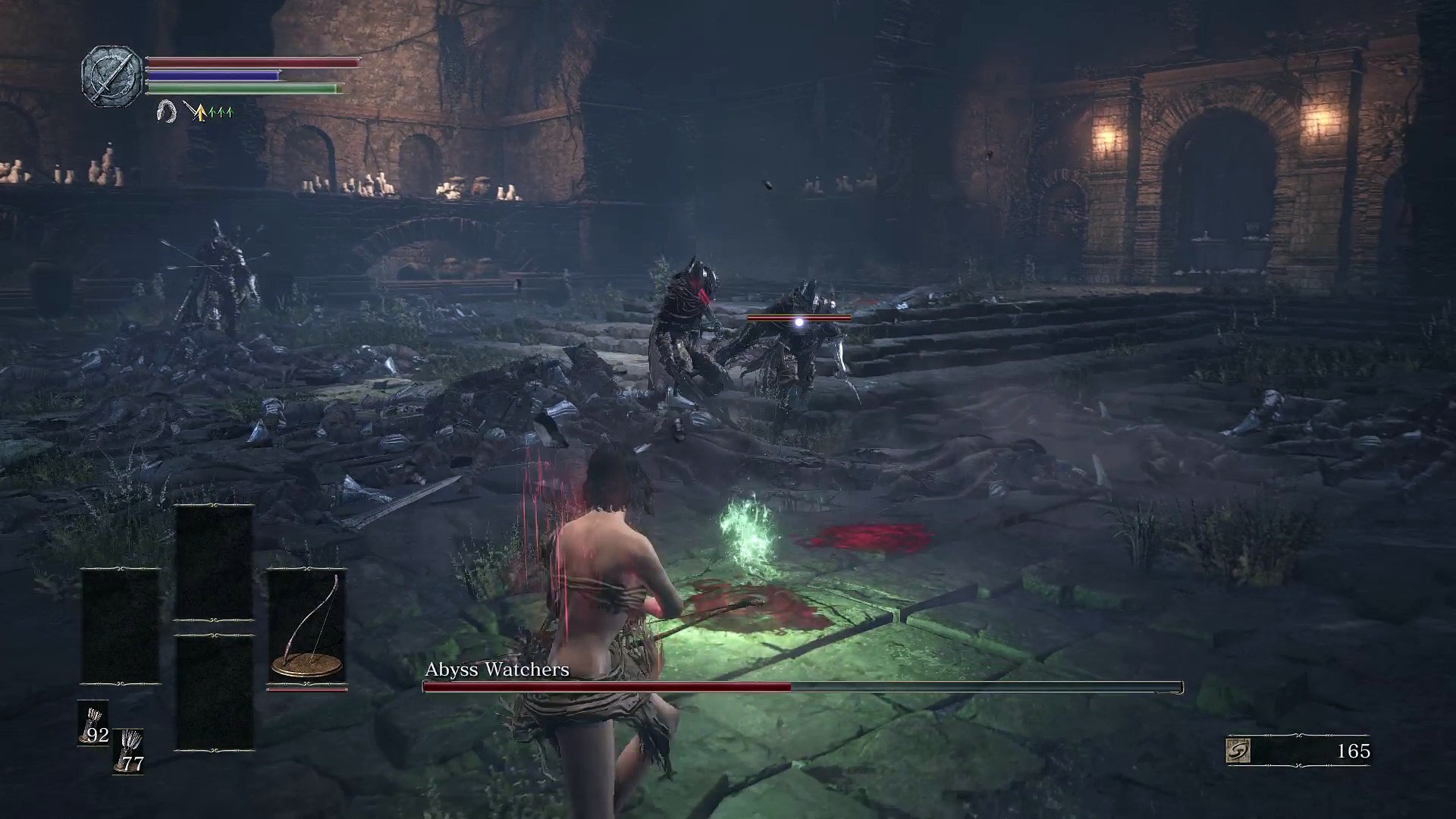
Task: Click the souls icon beside the 165 counter
Action: tap(1238, 751)
